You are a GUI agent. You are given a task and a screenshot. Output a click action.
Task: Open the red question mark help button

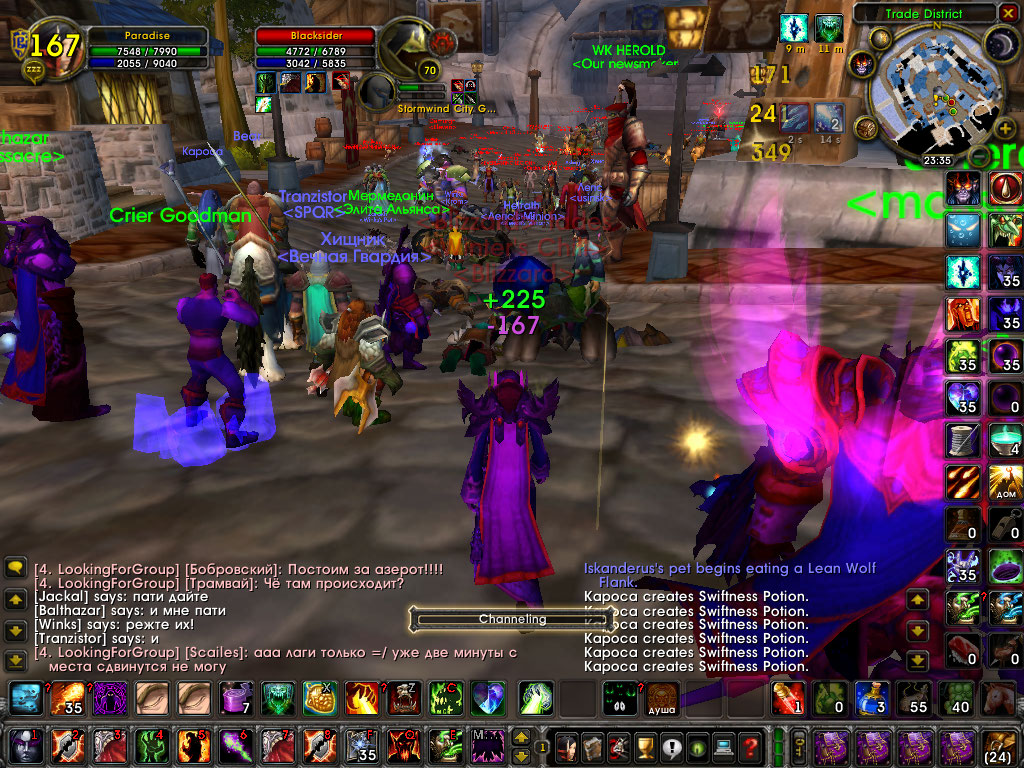[x=748, y=745]
